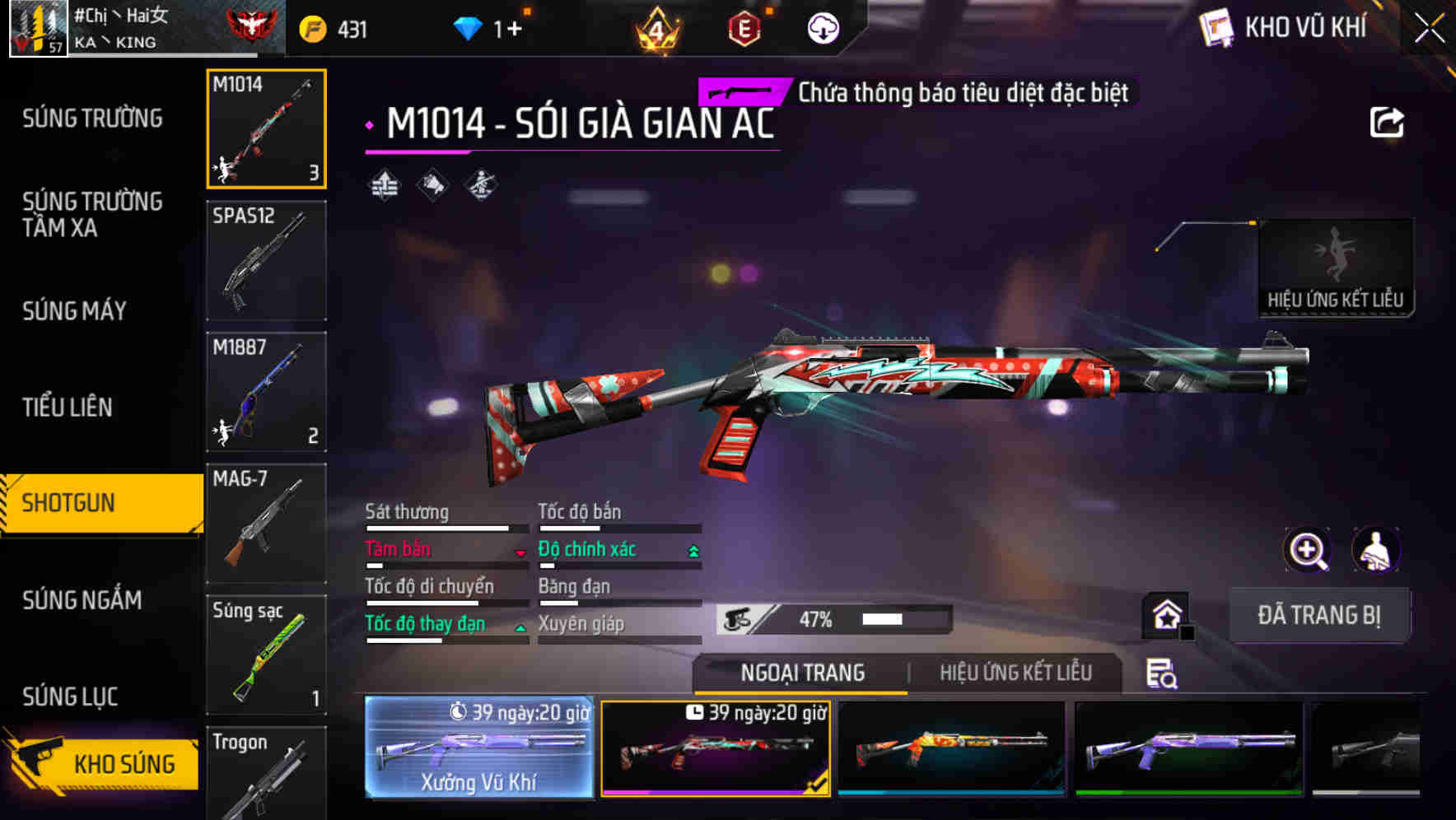The width and height of the screenshot is (1456, 820).
Task: Switch to the NGOẠI TRANG tab
Action: (803, 673)
